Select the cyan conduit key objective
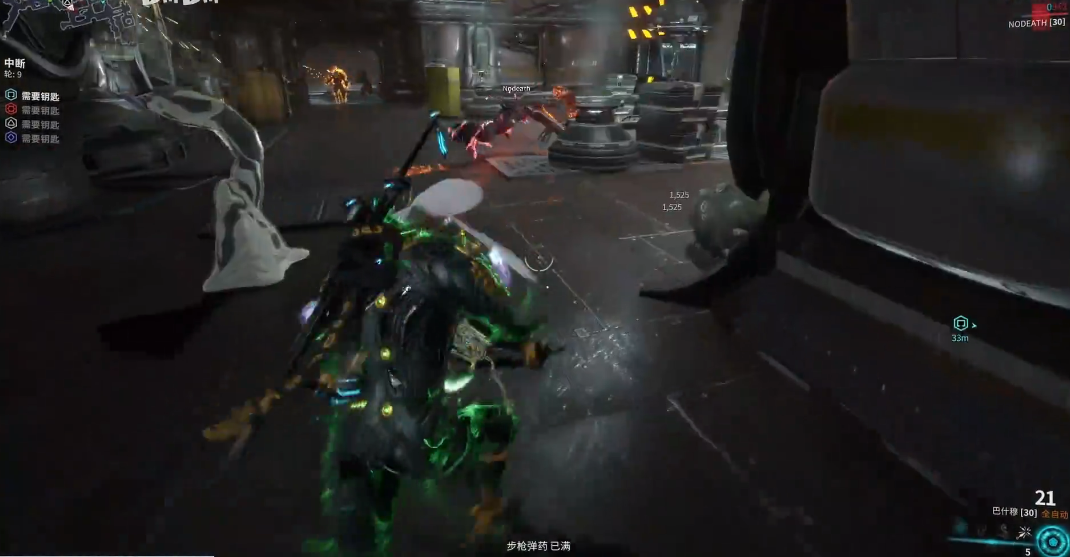The image size is (1070, 557). (x=11, y=96)
